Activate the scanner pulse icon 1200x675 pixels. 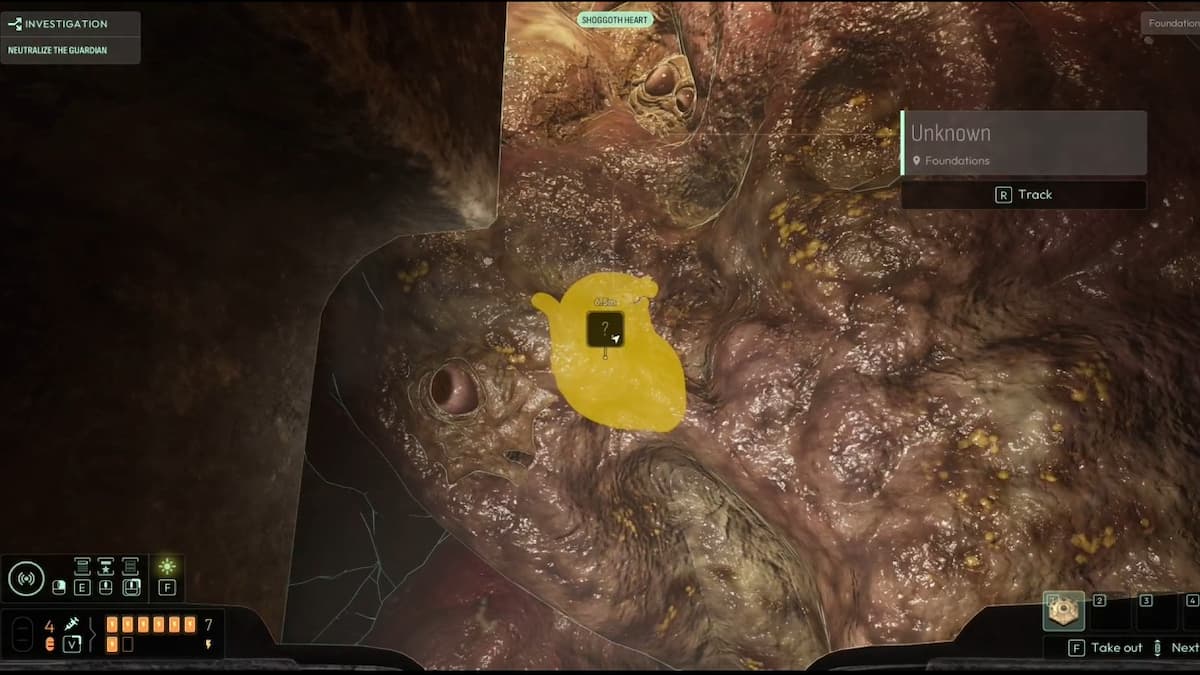[x=26, y=578]
